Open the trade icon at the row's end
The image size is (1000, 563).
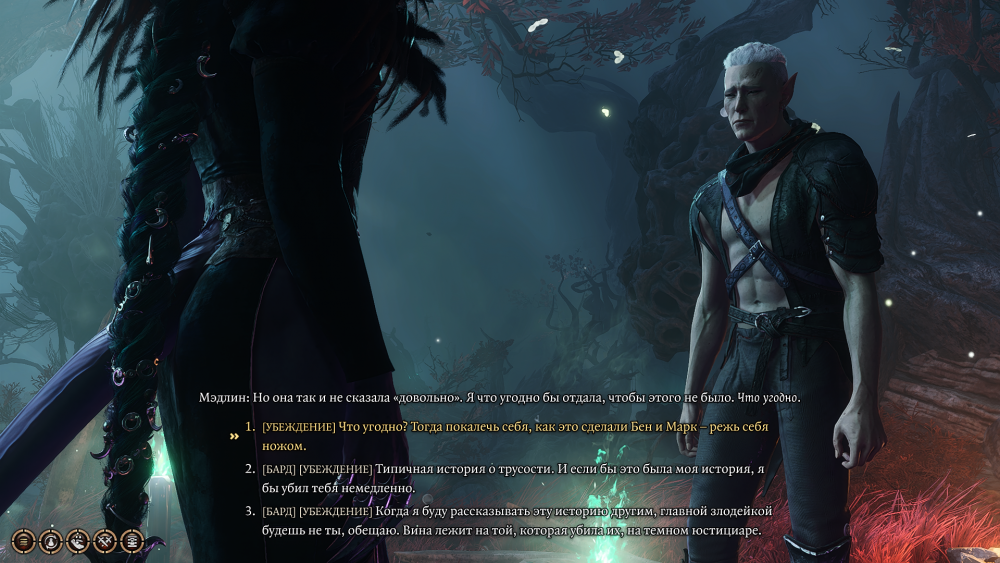coord(131,541)
